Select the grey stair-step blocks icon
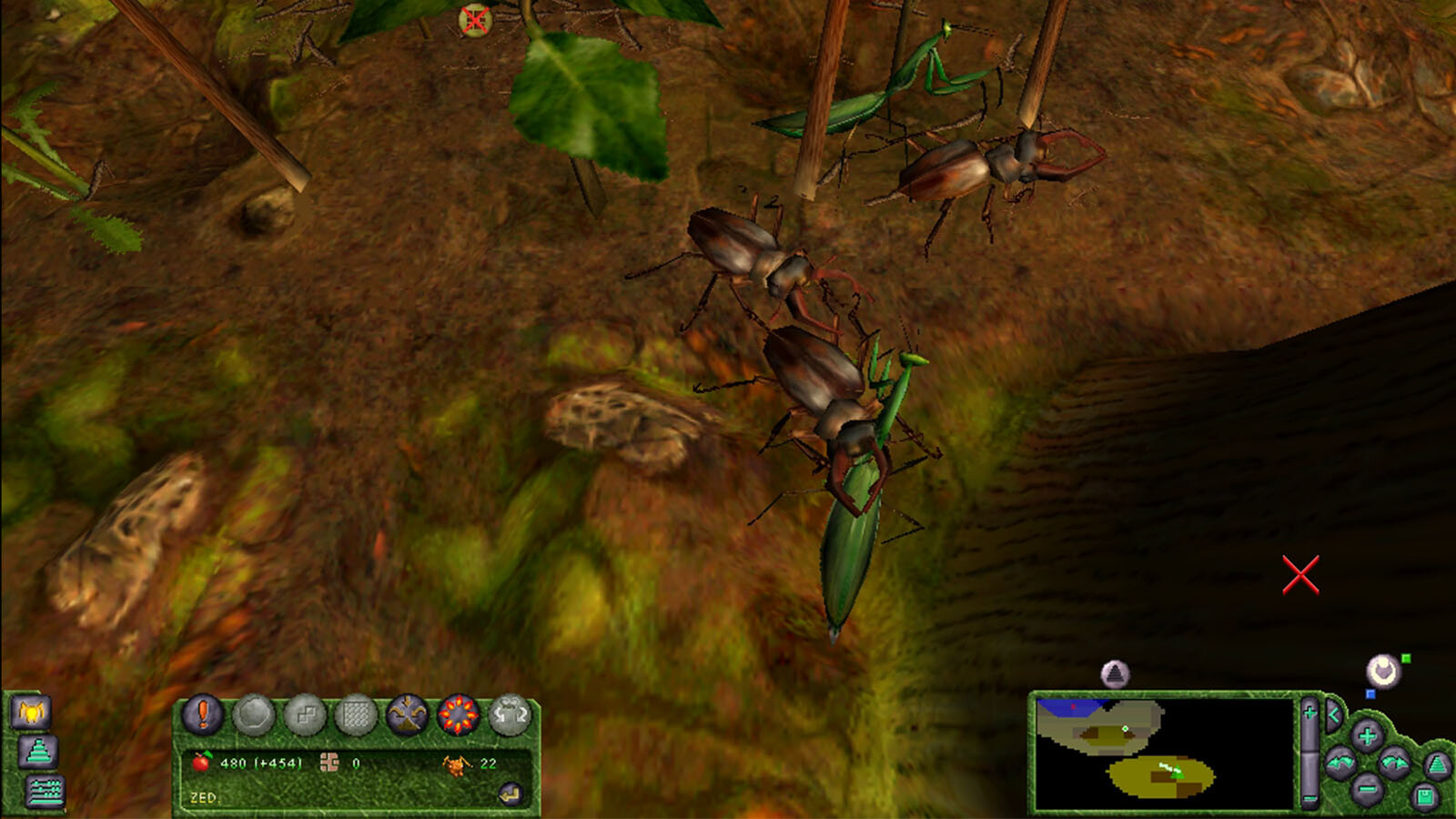Screen dimensions: 1456x819 point(305,715)
